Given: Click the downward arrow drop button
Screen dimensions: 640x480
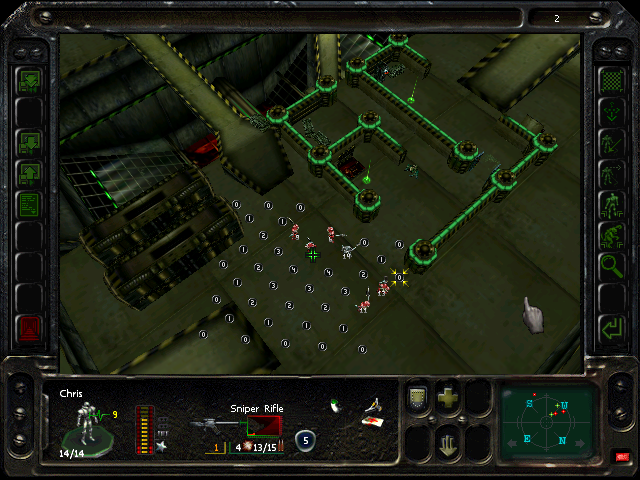Looking at the screenshot, I should (448, 441).
